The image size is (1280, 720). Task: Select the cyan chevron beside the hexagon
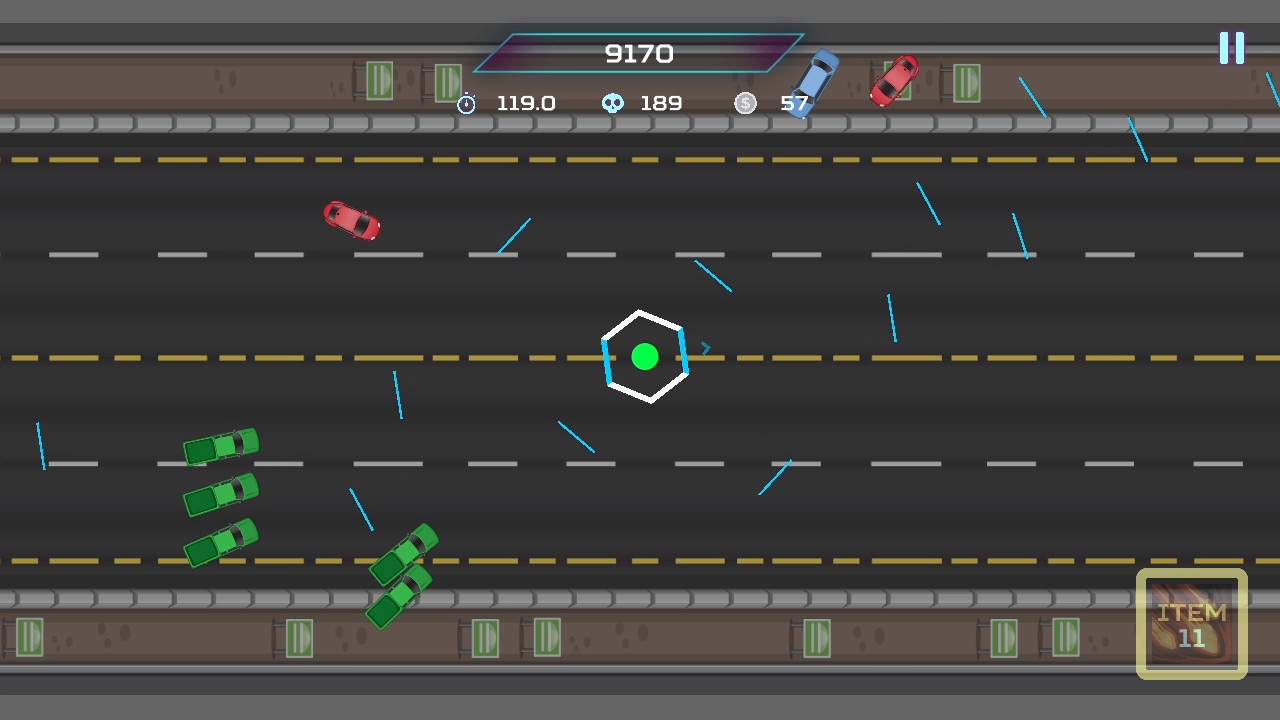point(706,348)
